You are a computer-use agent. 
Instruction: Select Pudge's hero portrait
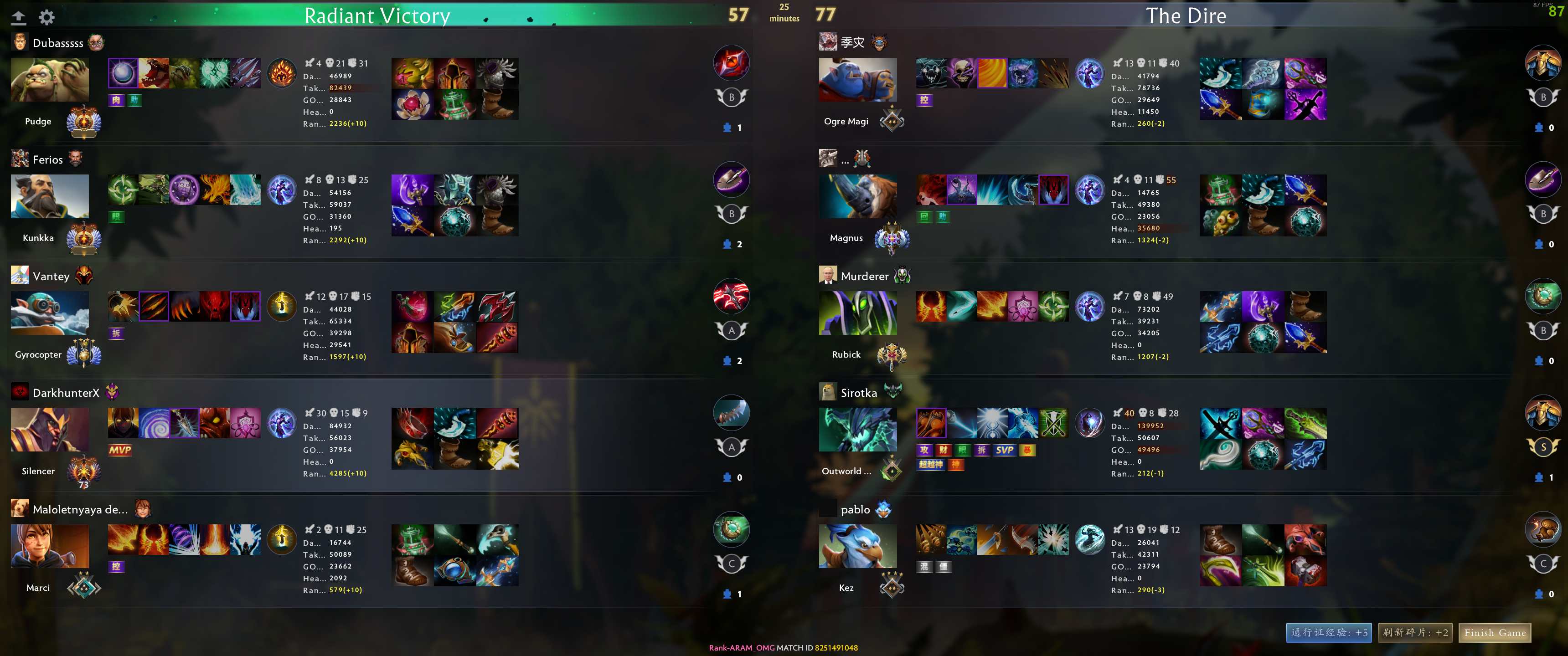point(50,80)
